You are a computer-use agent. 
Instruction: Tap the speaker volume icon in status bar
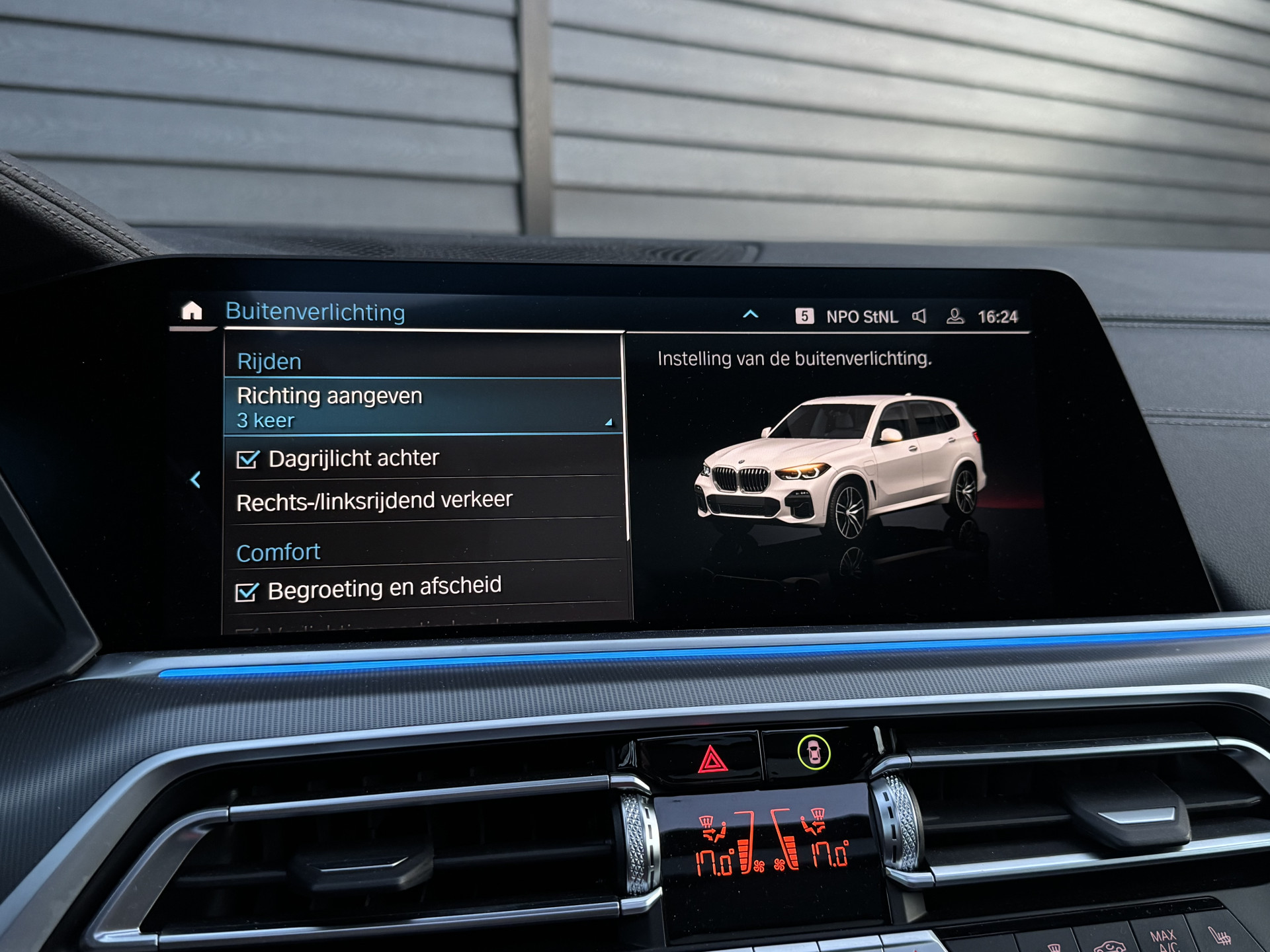tap(919, 316)
